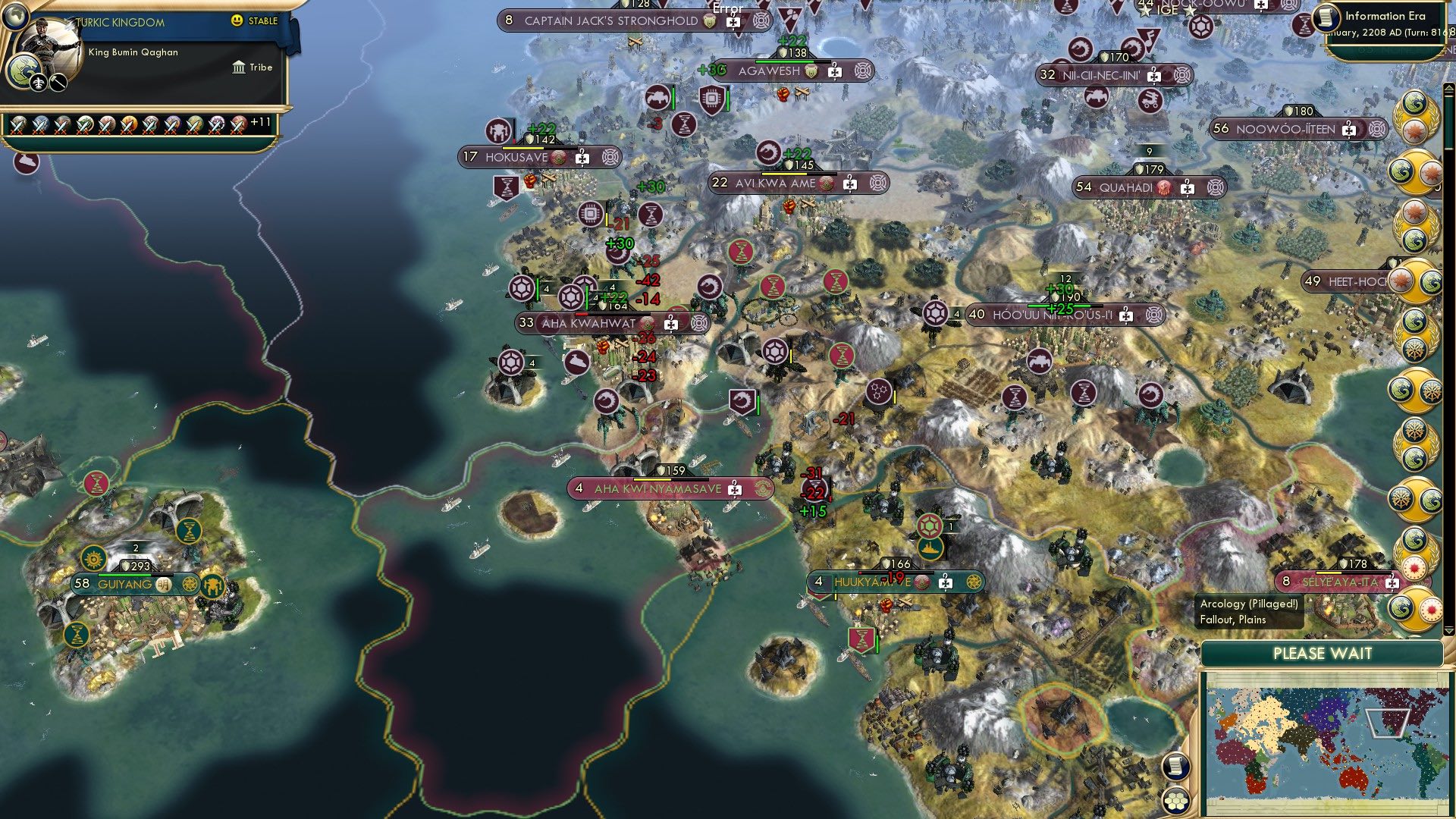Open strategic view via hexagon icon

pyautogui.click(x=1175, y=802)
